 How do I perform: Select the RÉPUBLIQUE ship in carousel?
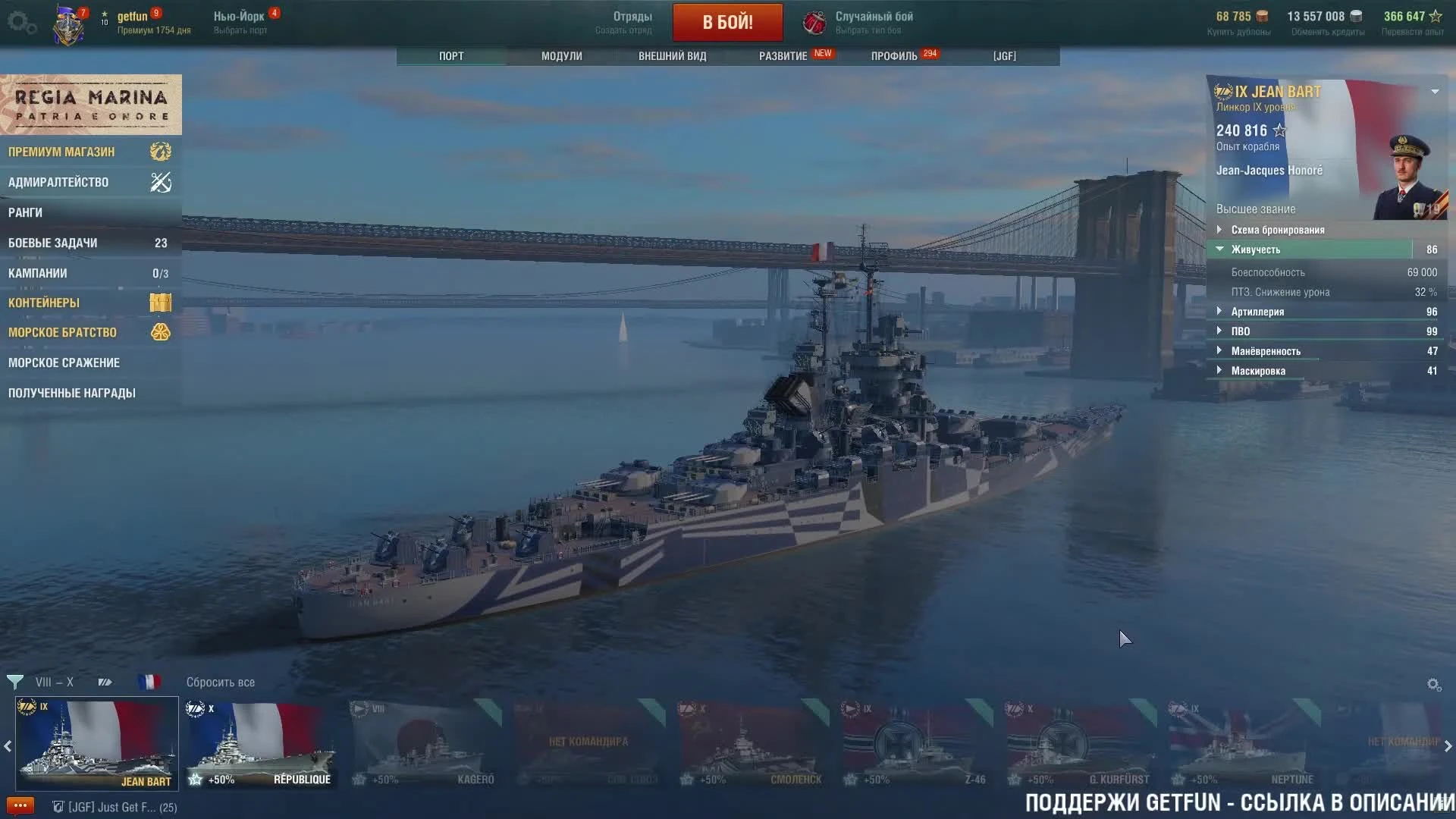(x=261, y=743)
